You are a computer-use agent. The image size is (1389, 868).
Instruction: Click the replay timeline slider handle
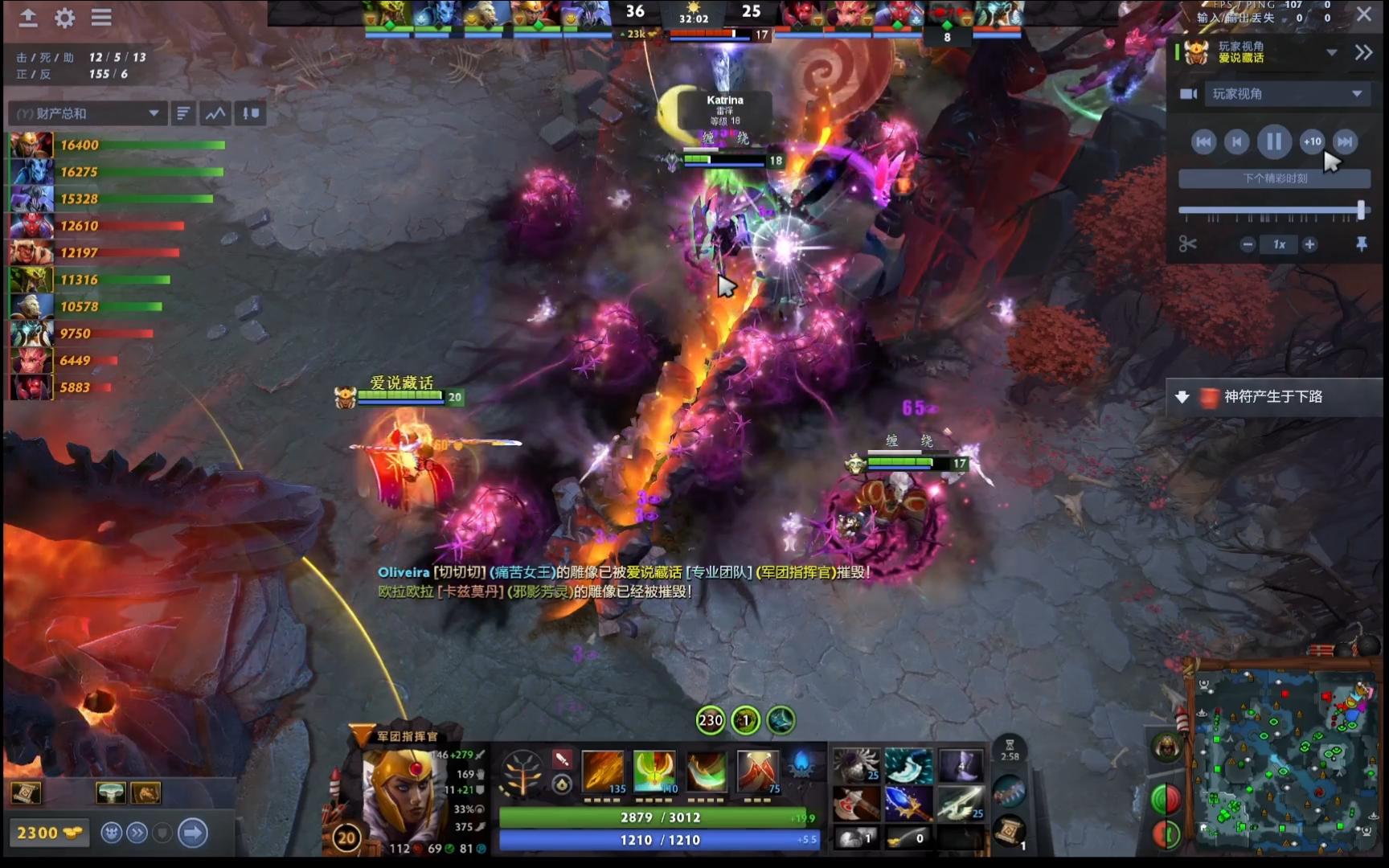pyautogui.click(x=1361, y=210)
